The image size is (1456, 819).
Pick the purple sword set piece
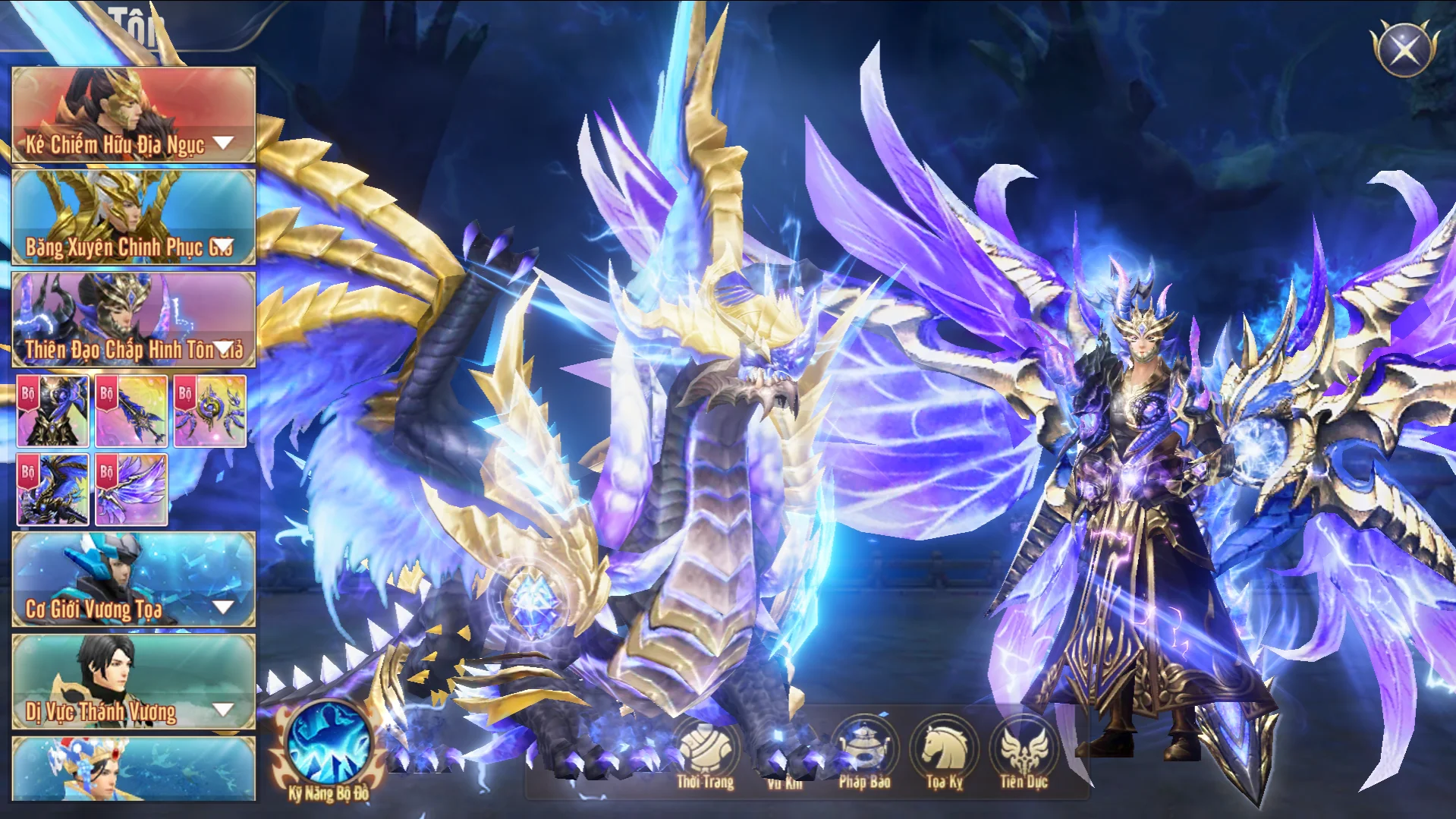coord(131,411)
